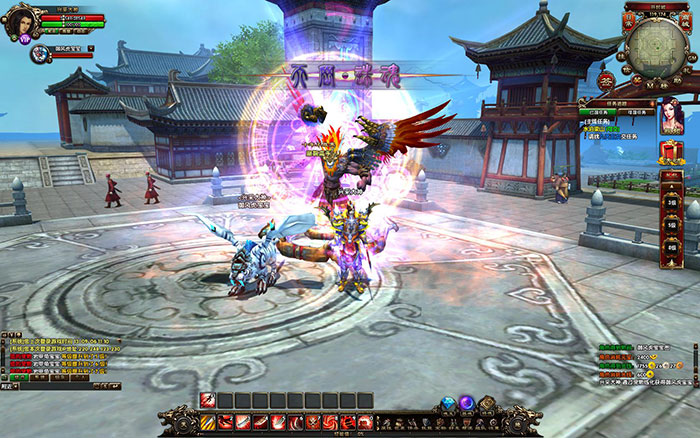Select the sword skill in upper hotbar

[208, 400]
